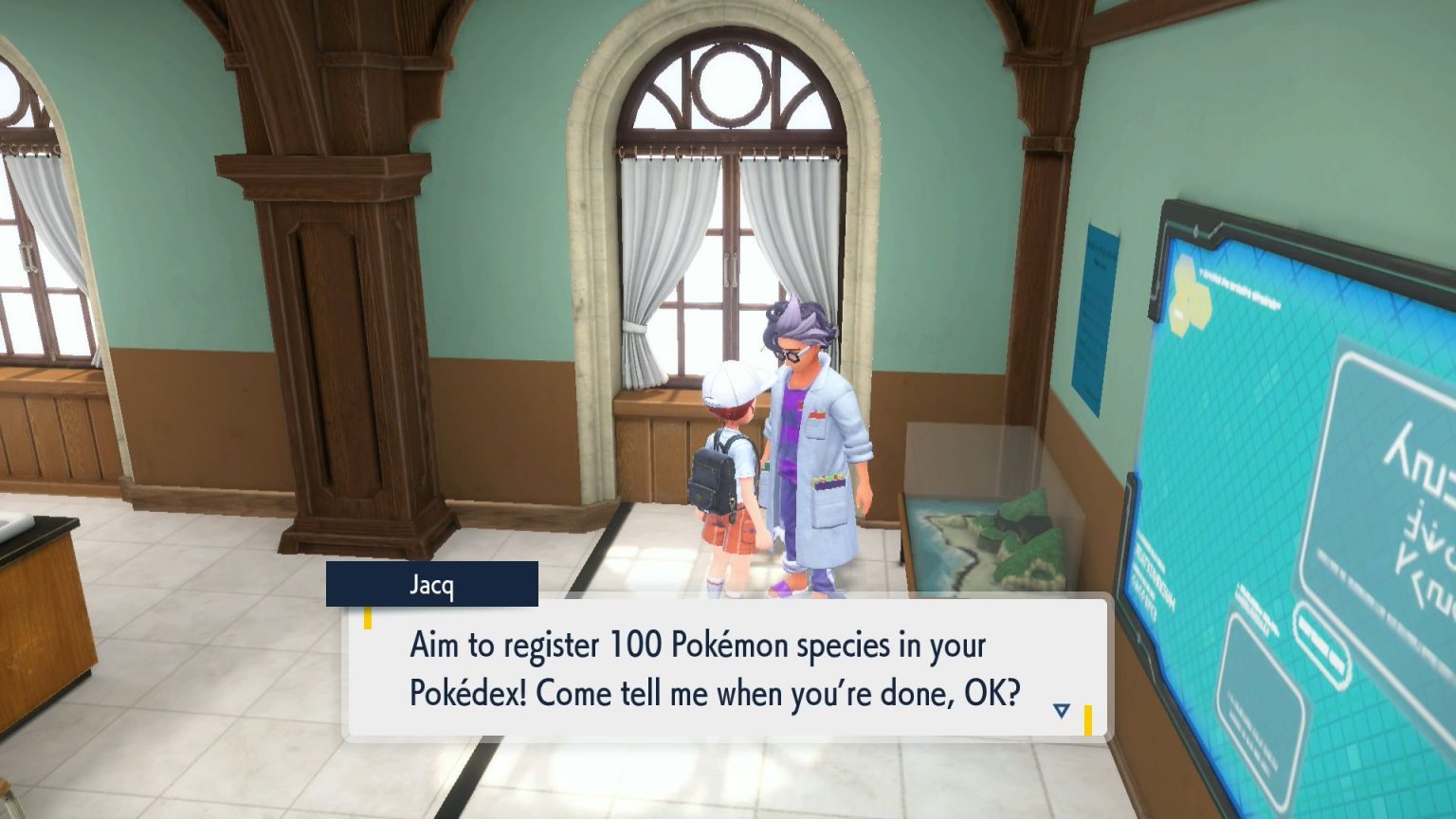This screenshot has width=1456, height=819.
Task: Expand the dialogue with the small triangle
Action: pyautogui.click(x=1064, y=707)
